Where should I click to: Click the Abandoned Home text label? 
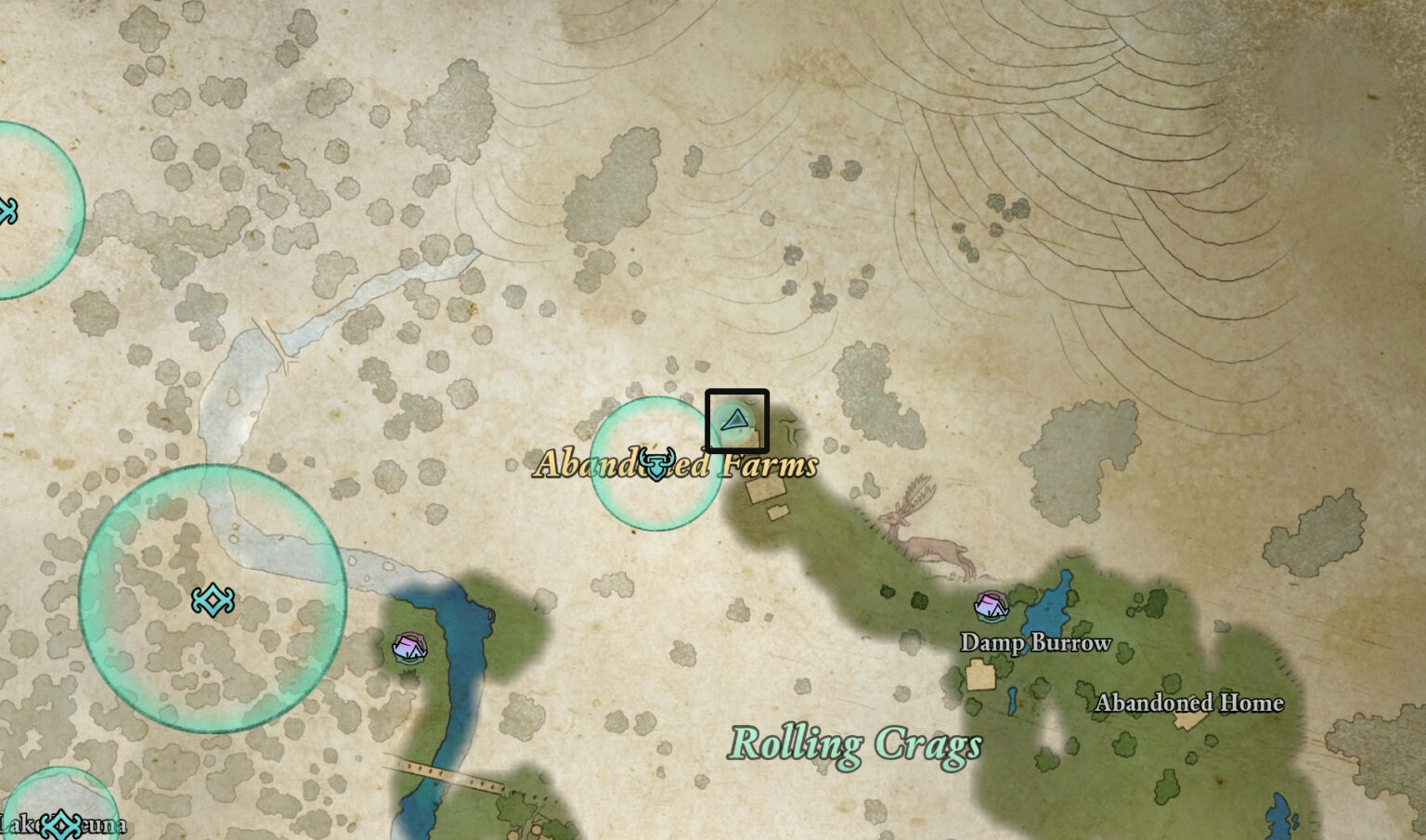click(x=1189, y=704)
